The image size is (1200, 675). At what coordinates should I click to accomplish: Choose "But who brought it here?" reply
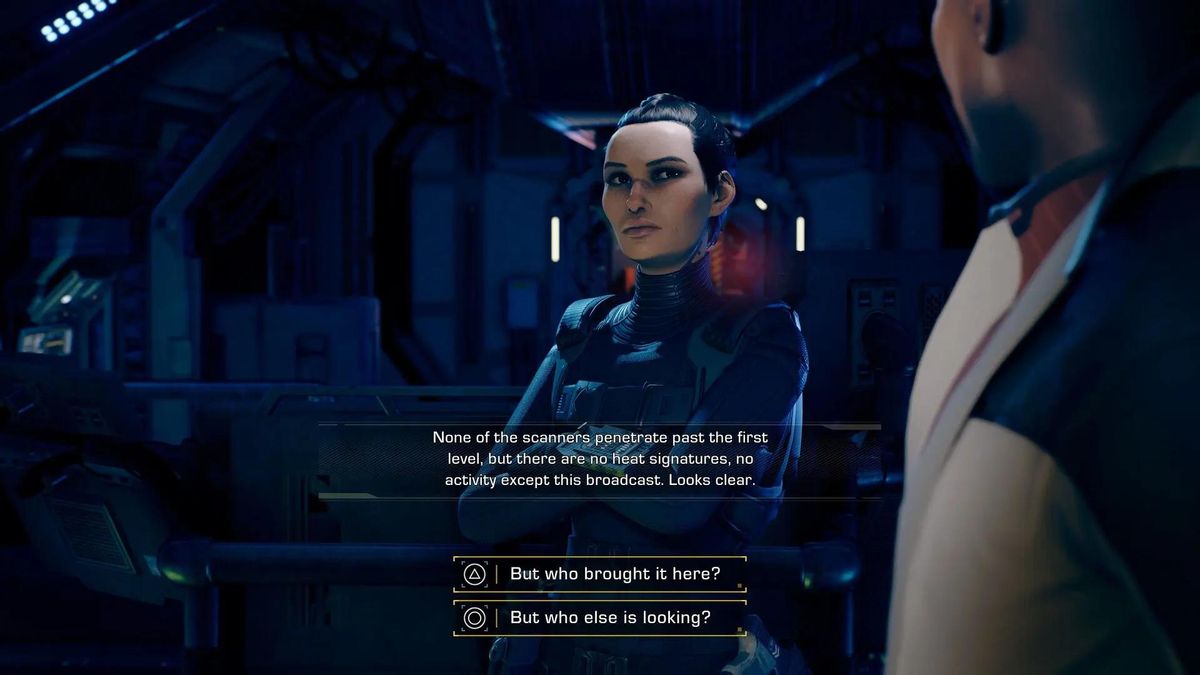click(x=613, y=574)
